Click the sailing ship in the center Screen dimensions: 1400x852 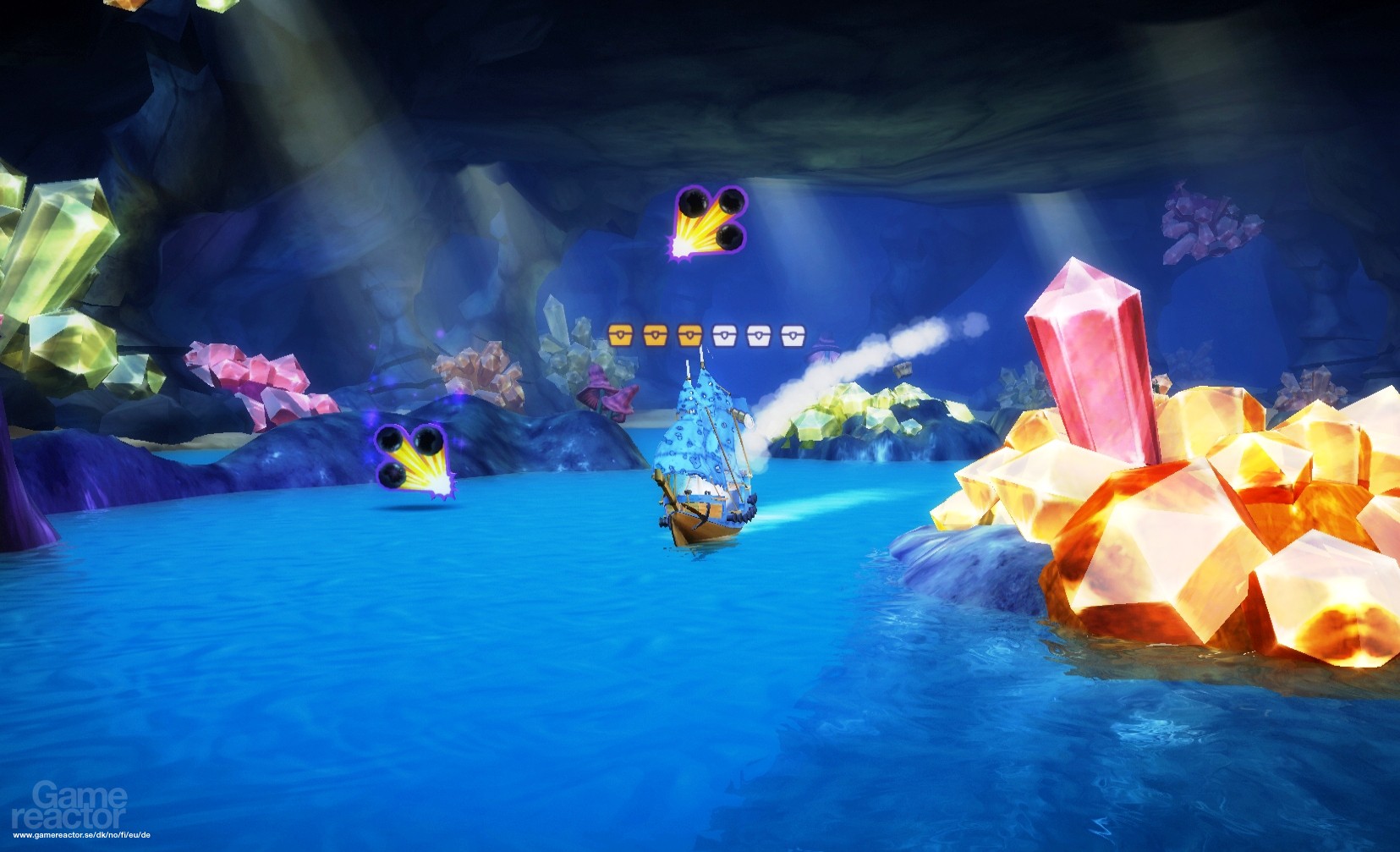point(702,461)
